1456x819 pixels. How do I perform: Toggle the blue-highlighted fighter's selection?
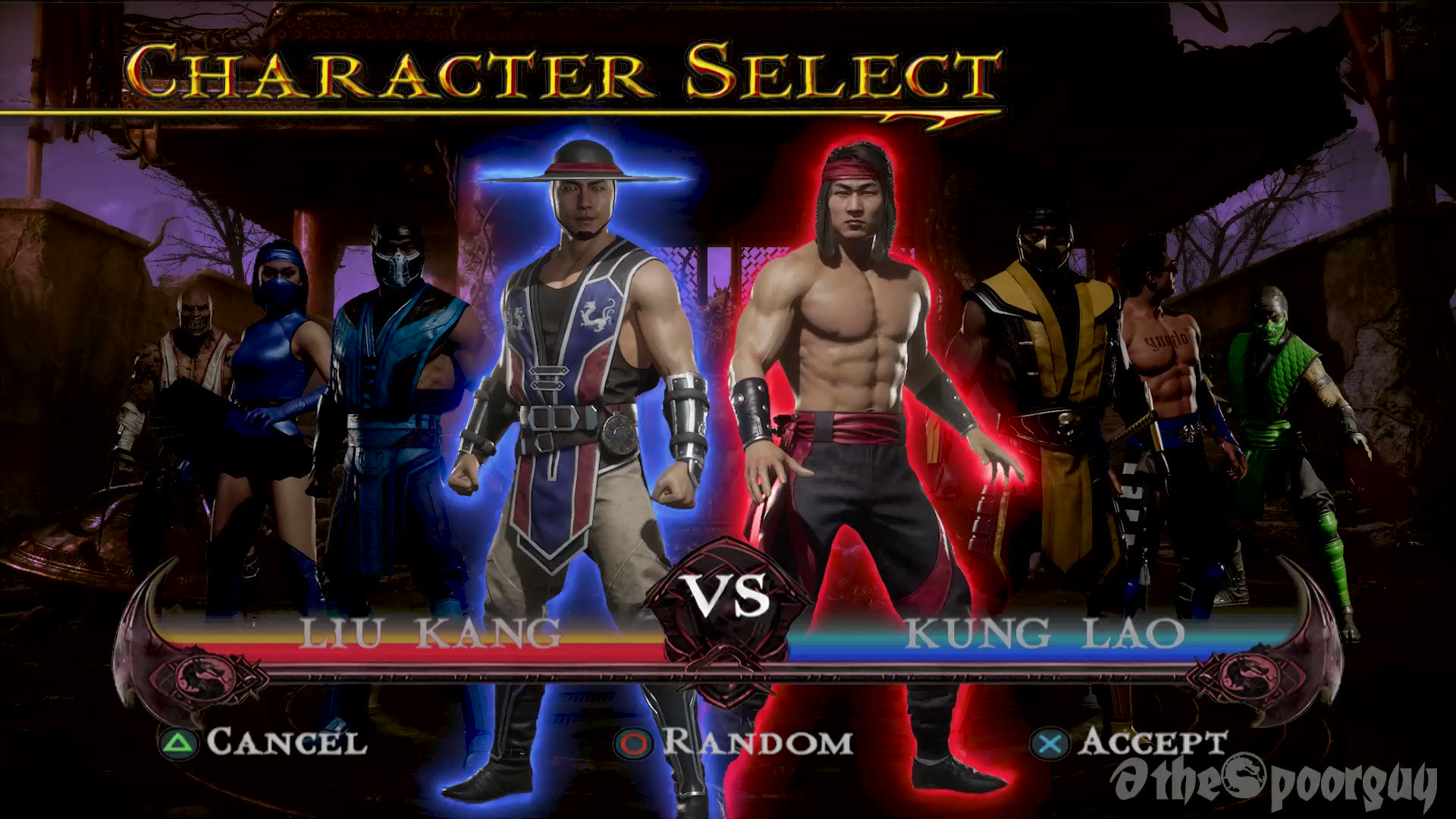click(x=584, y=379)
